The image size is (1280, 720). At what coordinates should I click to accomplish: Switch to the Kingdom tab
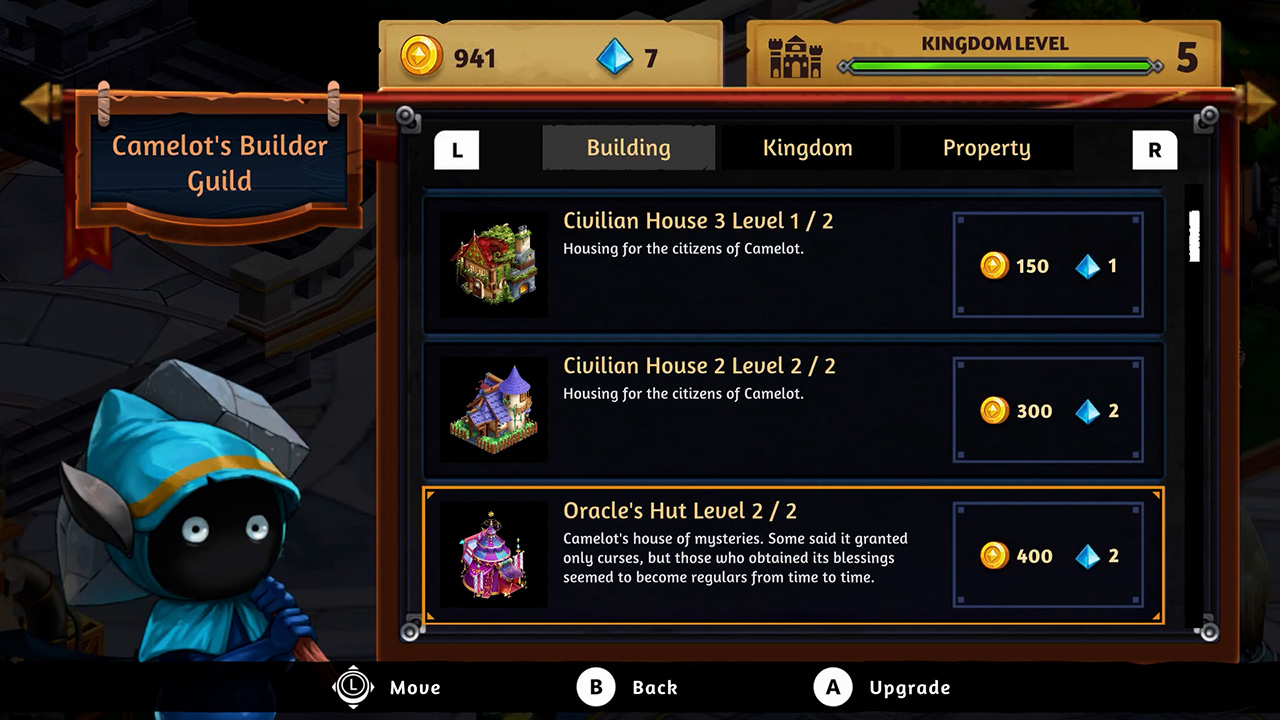click(807, 147)
